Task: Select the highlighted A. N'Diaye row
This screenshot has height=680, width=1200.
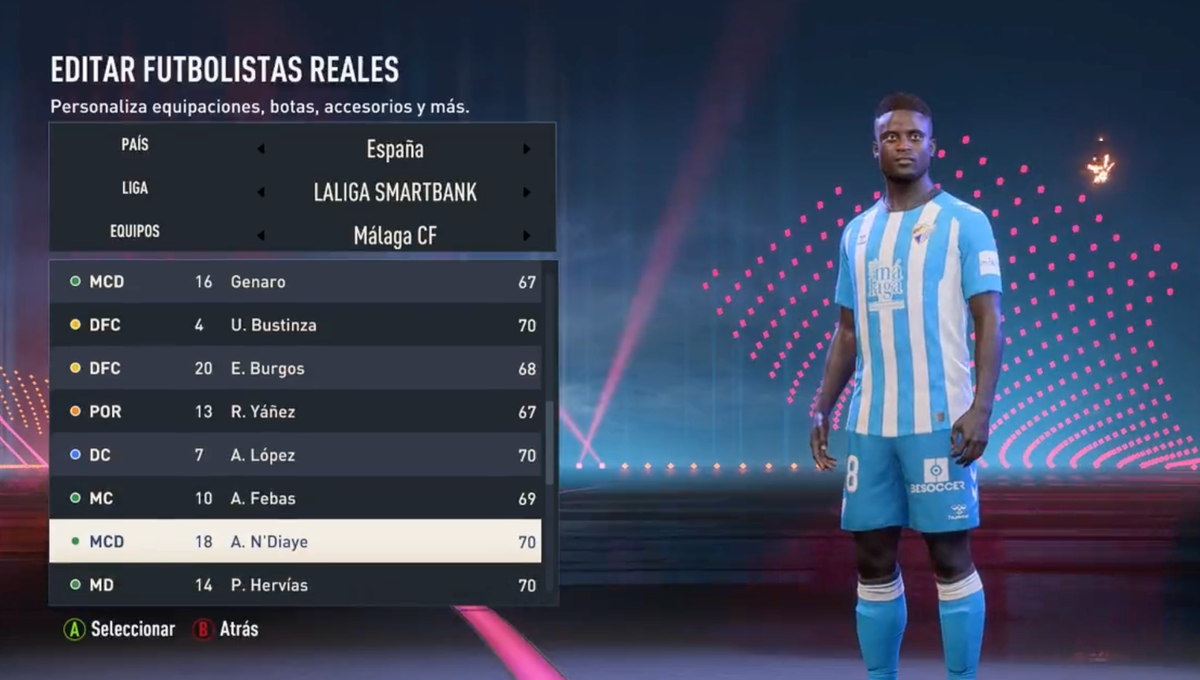Action: point(295,541)
